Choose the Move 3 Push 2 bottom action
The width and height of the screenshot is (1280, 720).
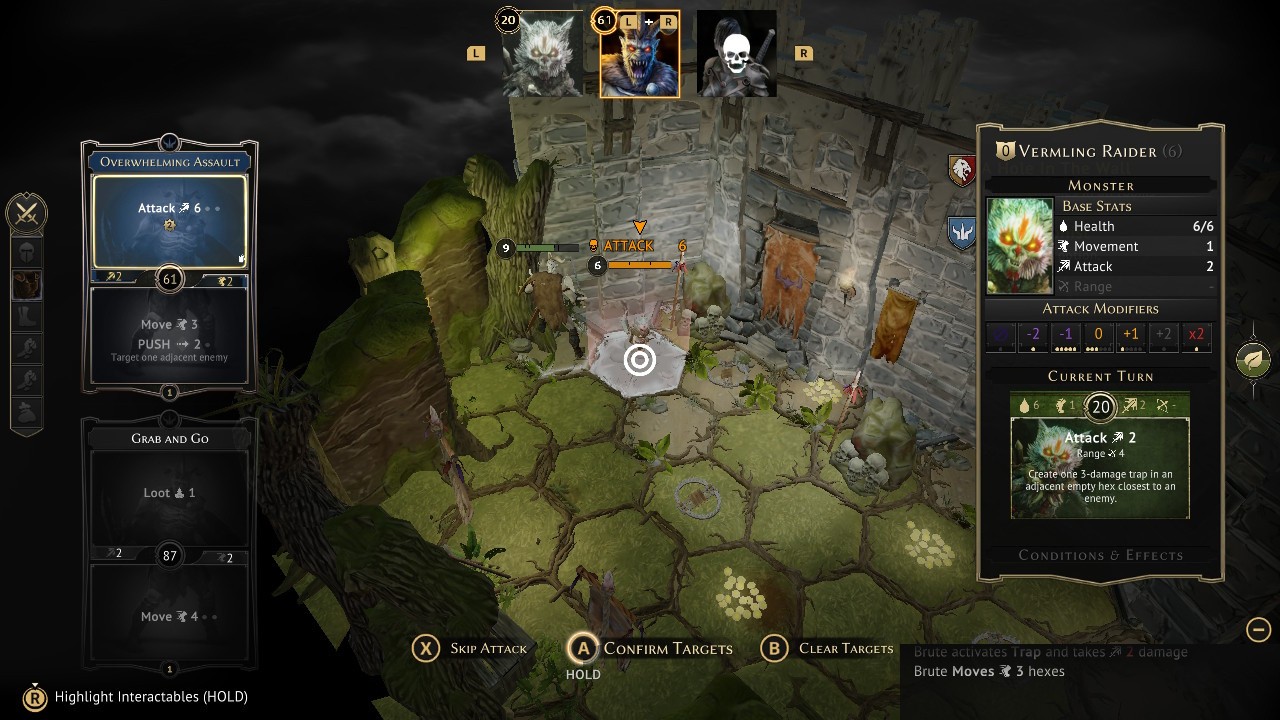[169, 335]
